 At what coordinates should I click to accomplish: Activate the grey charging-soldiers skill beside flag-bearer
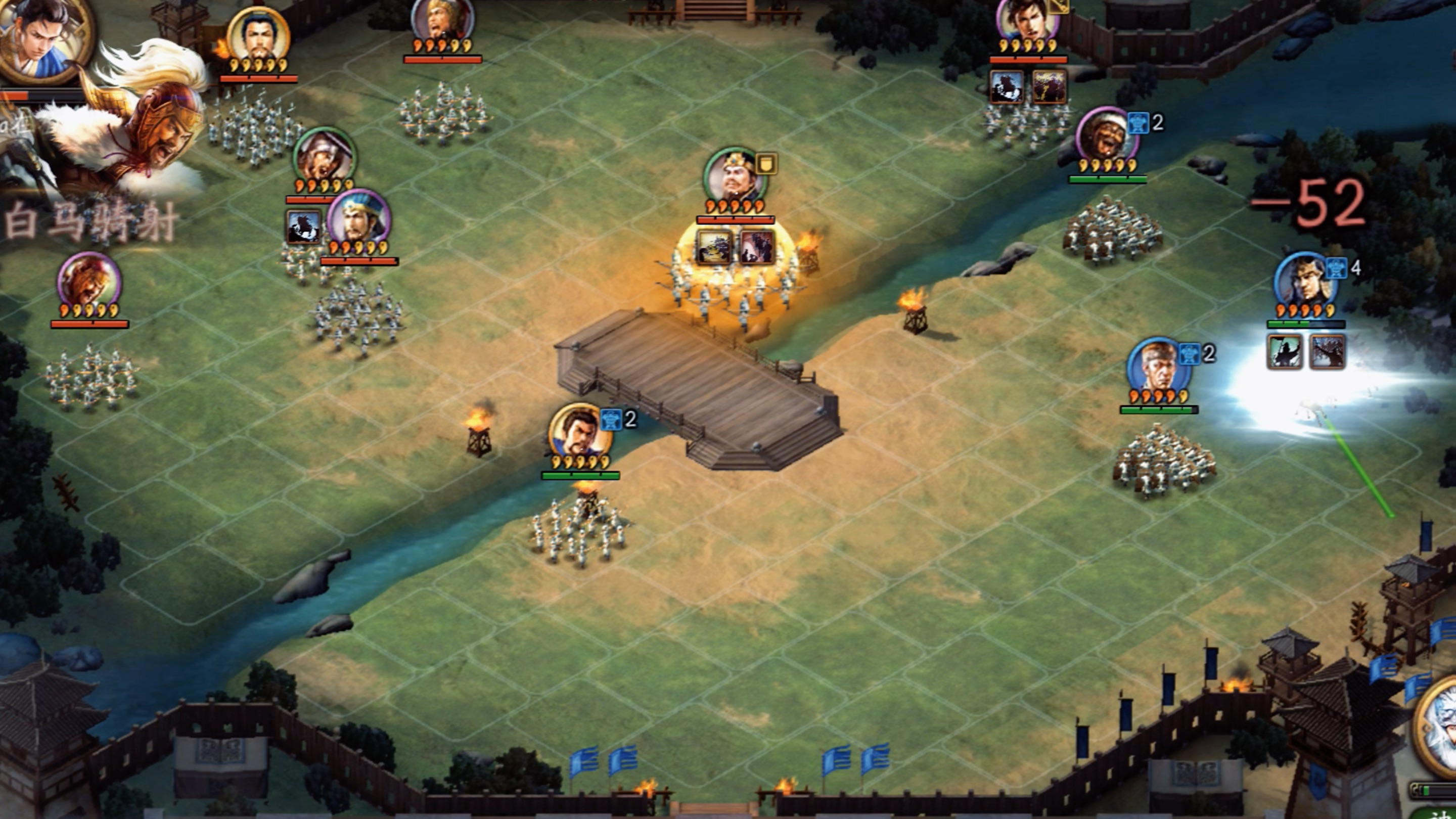pyautogui.click(x=1327, y=351)
